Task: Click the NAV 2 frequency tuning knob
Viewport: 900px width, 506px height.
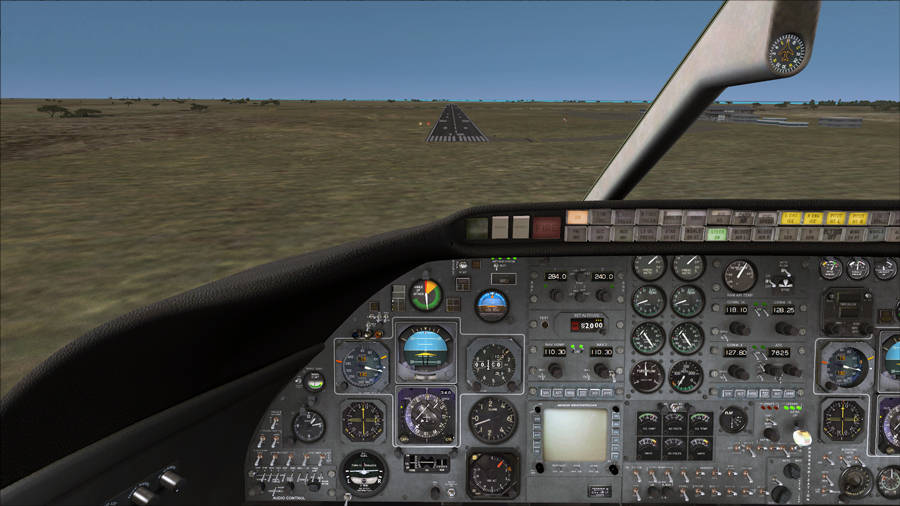Action: point(602,370)
